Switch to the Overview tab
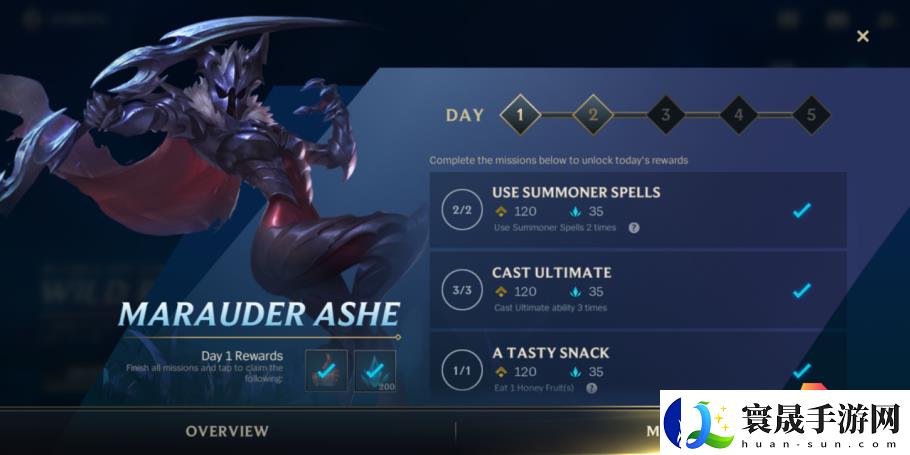 coord(227,431)
